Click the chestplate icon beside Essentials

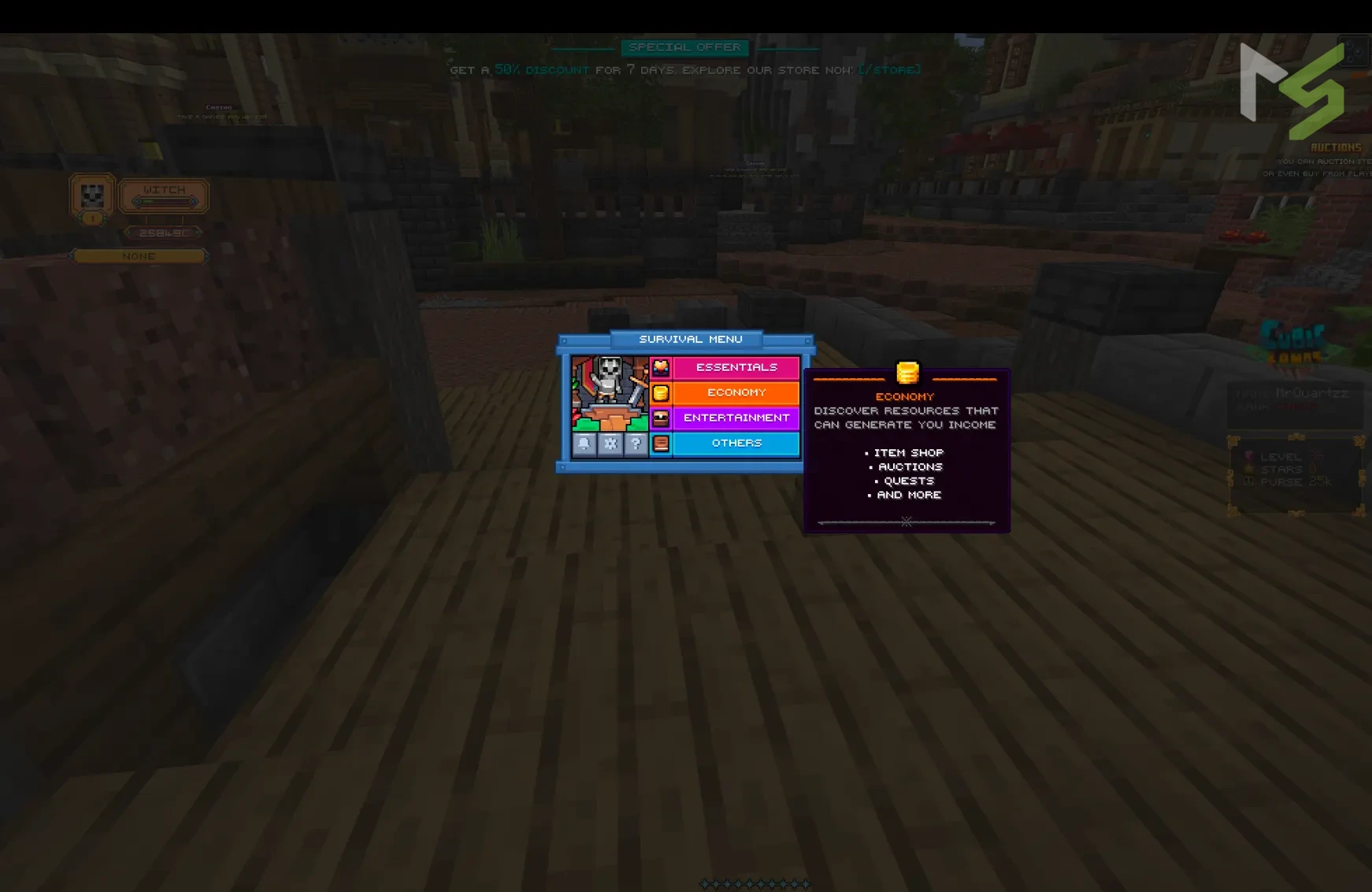tap(662, 366)
